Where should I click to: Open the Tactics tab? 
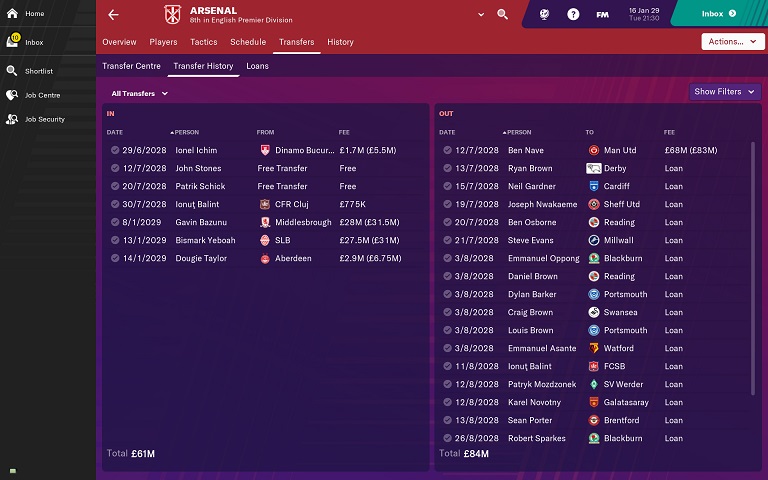tap(203, 42)
